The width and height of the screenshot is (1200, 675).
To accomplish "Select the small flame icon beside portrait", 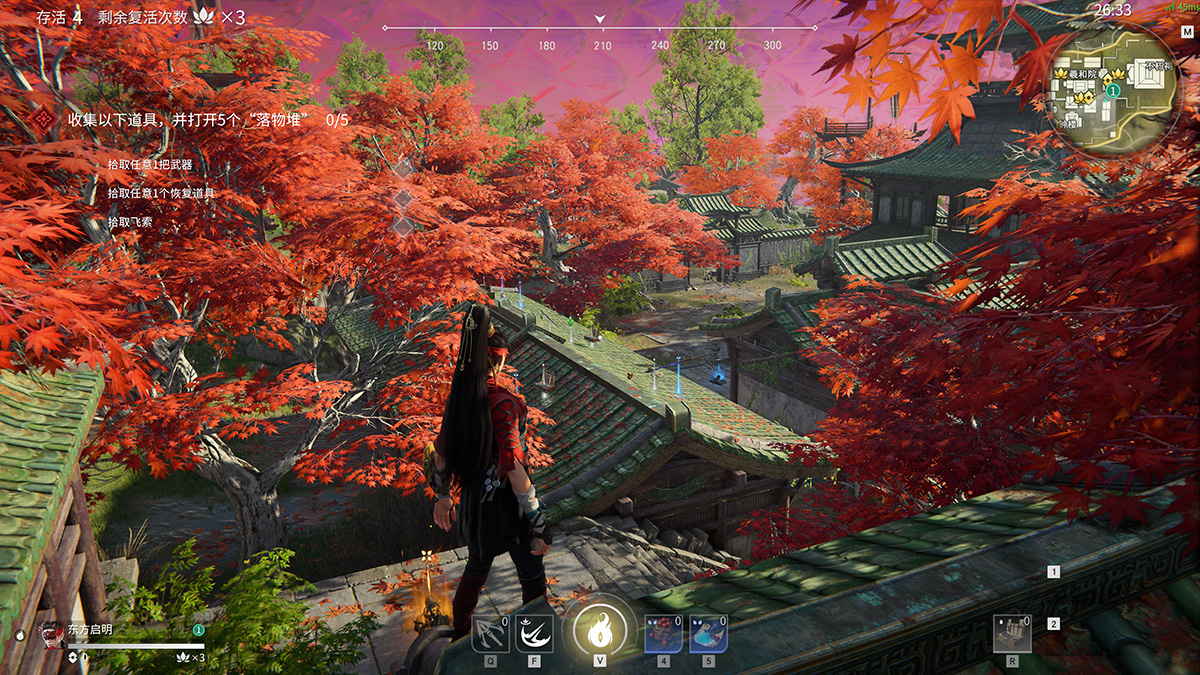I will (20, 635).
